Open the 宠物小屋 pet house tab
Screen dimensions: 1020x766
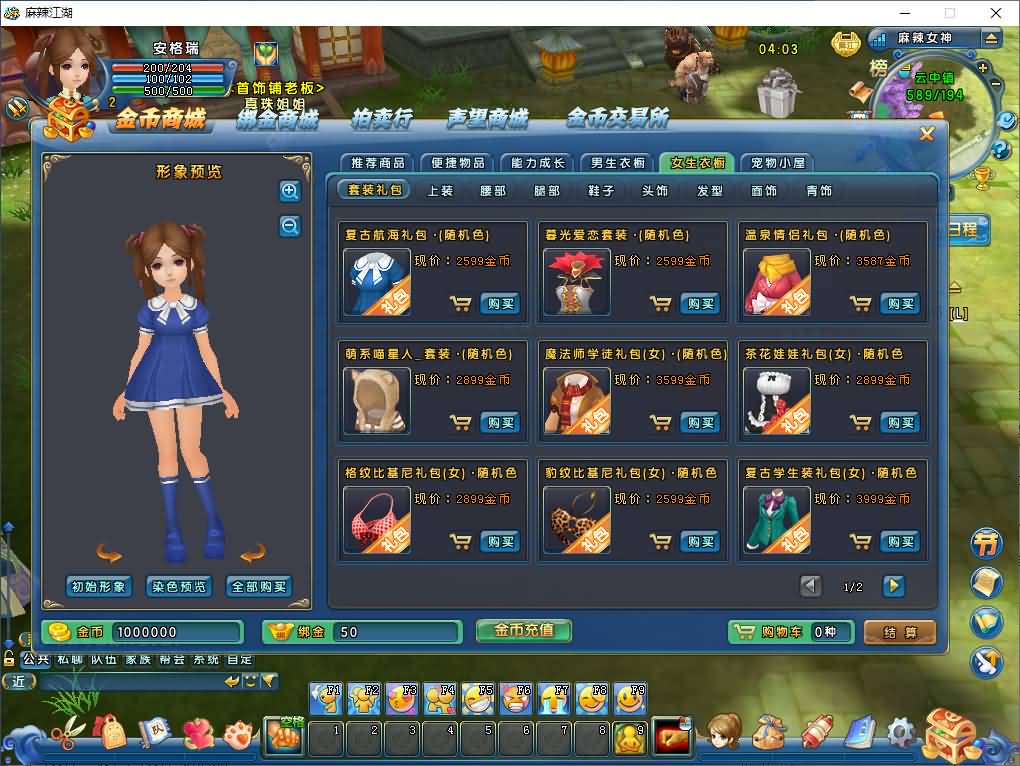pos(778,163)
